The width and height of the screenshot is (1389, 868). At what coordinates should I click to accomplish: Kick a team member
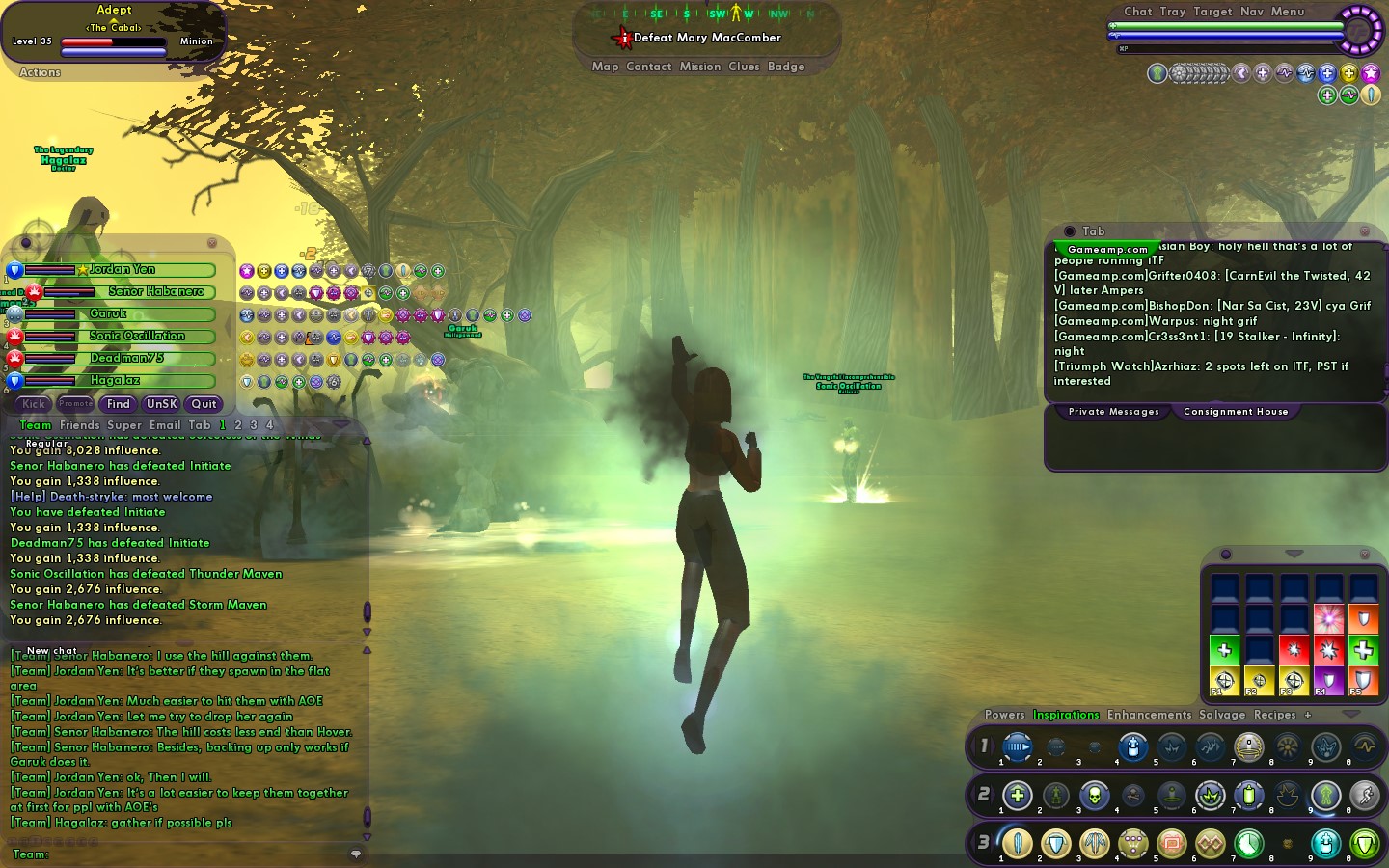[34, 404]
